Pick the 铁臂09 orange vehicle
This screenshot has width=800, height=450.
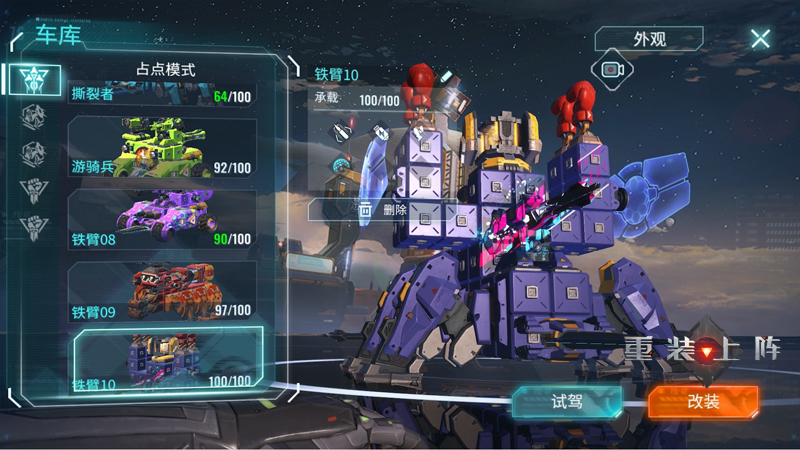point(161,291)
